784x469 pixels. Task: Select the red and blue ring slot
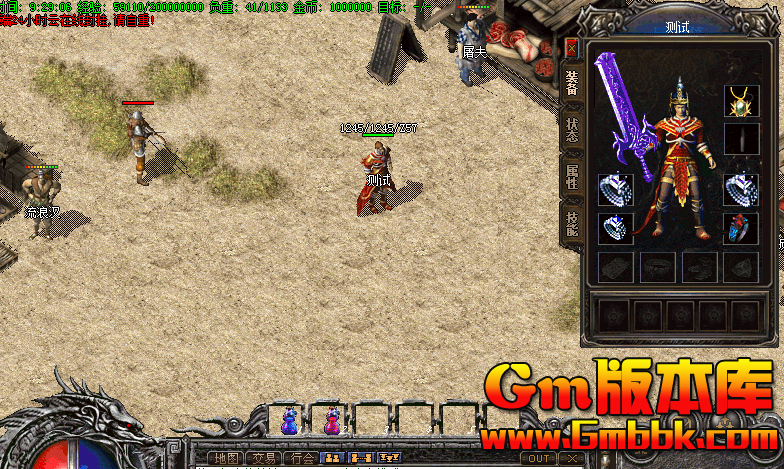pos(741,228)
